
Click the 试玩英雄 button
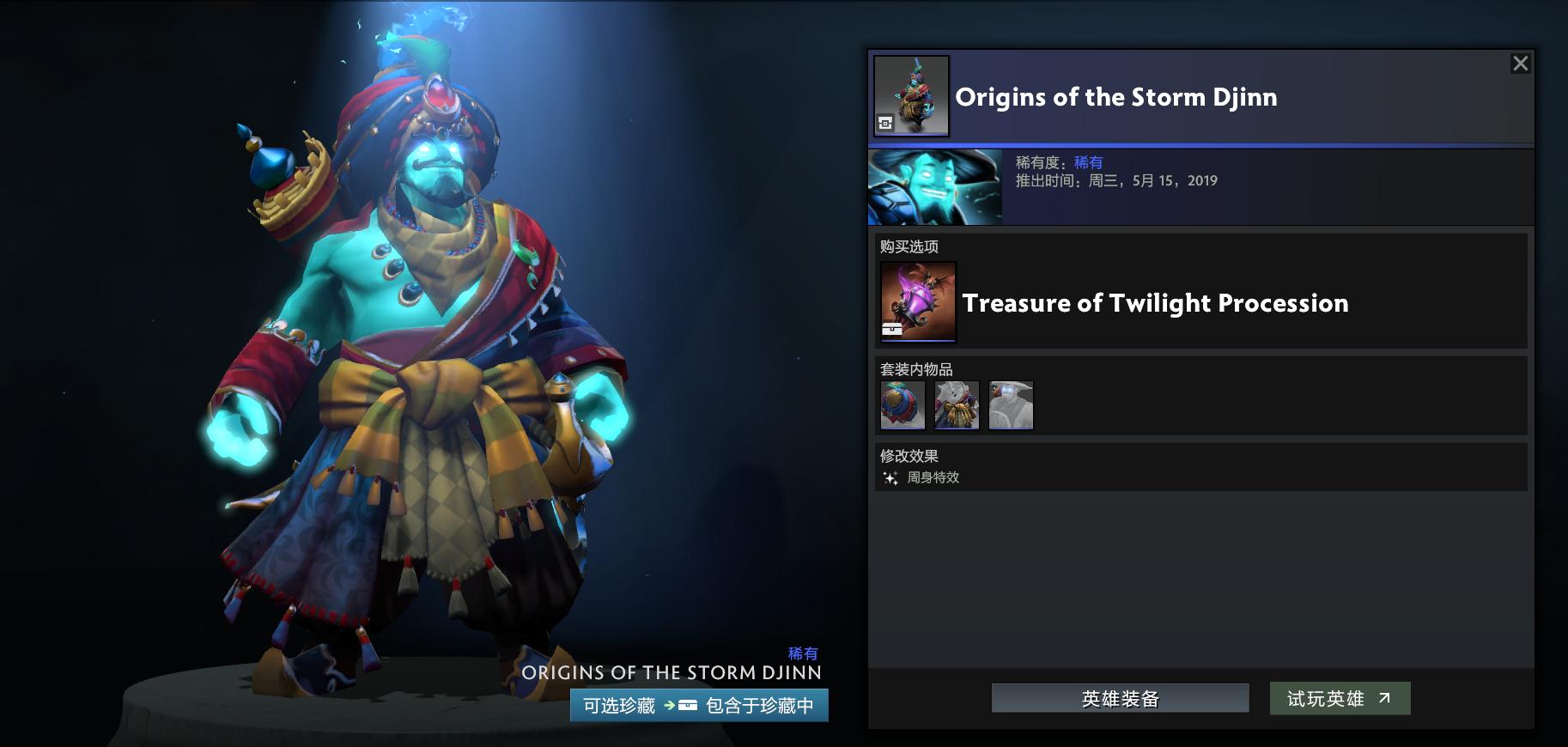1340,698
